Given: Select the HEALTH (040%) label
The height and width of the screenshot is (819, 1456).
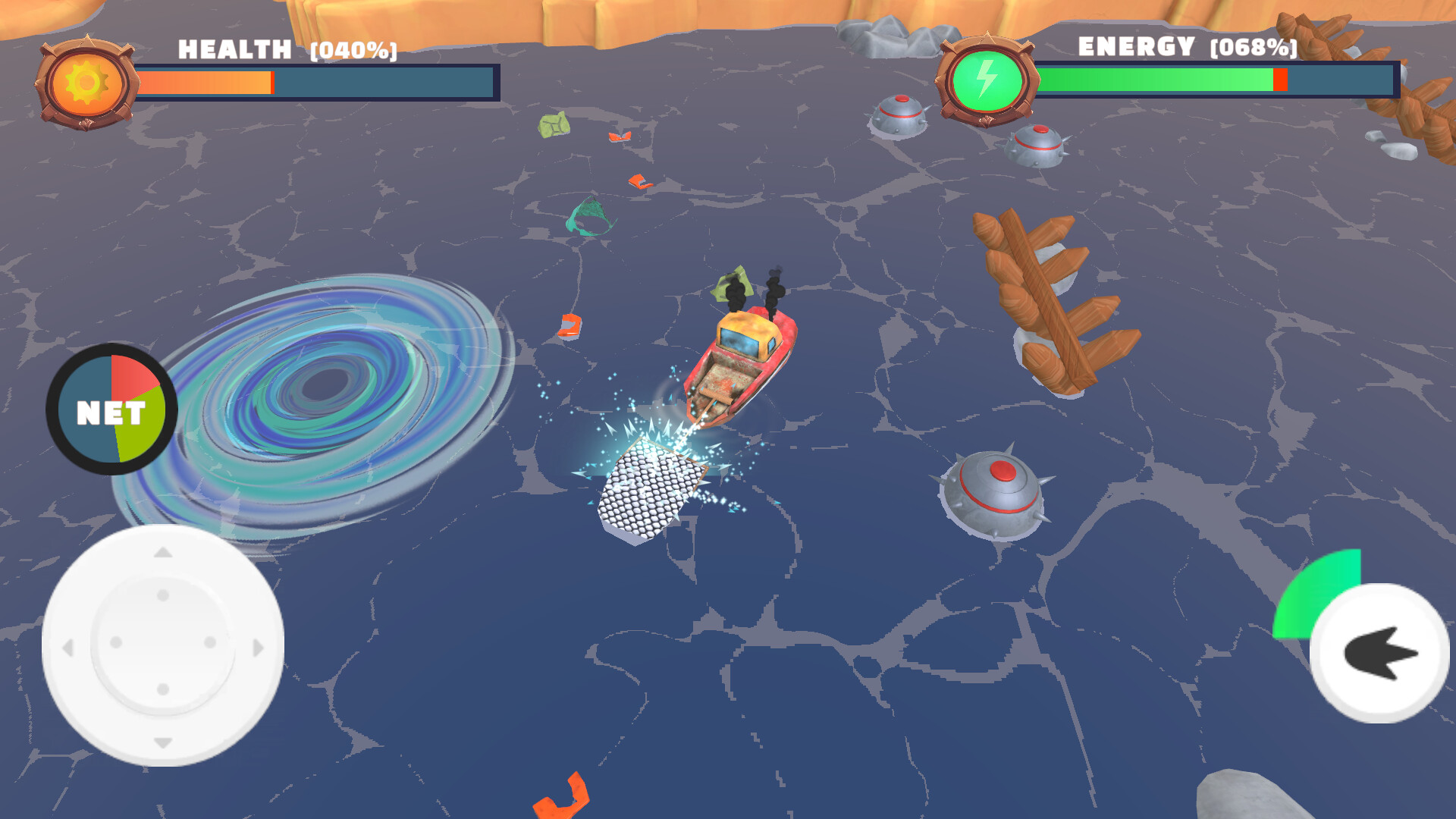Looking at the screenshot, I should 288,49.
